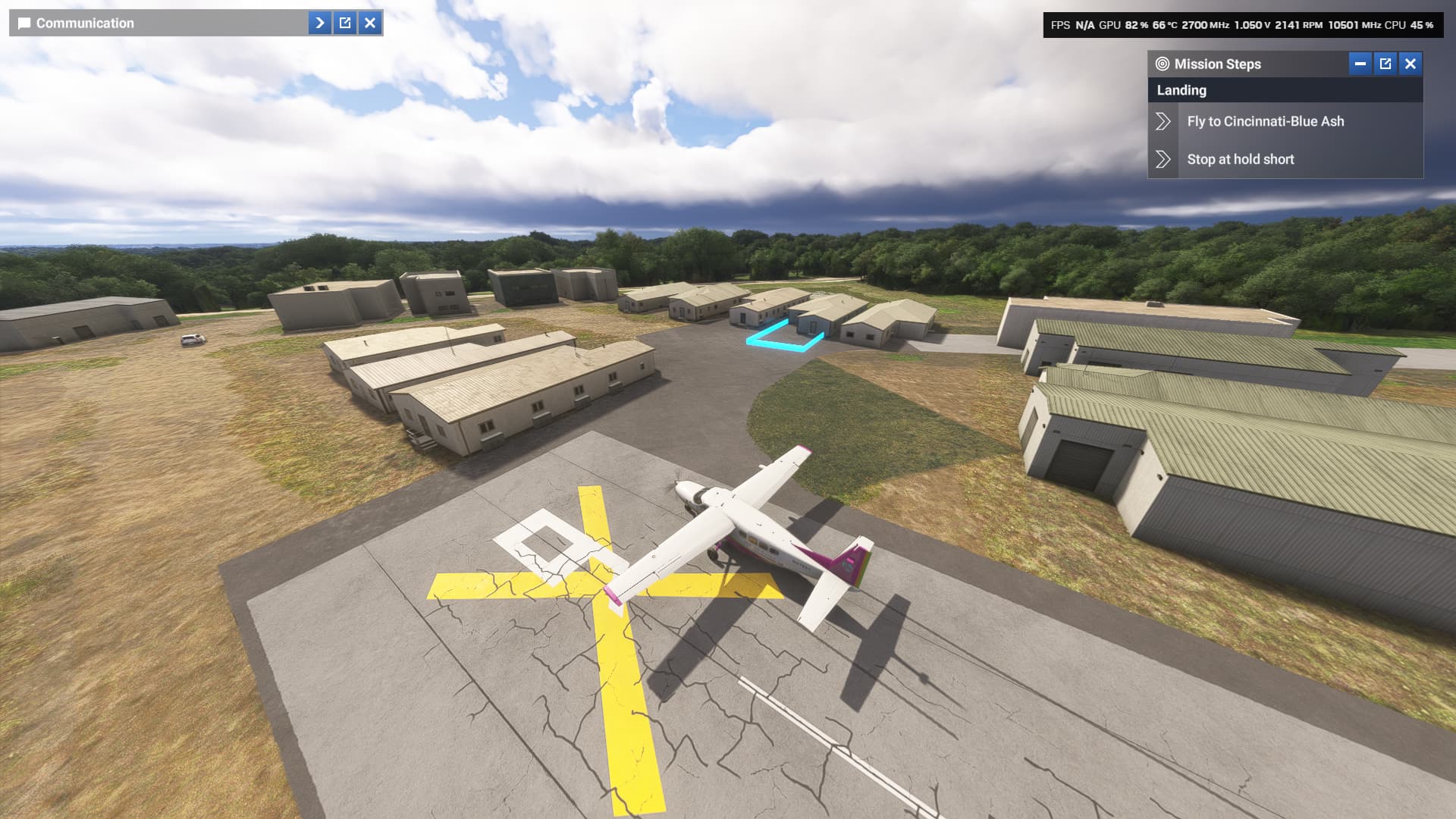Screen dimensions: 1456x819
Task: Click the Fly to Cincinnati-Blue Ash step label
Action: 1266,121
